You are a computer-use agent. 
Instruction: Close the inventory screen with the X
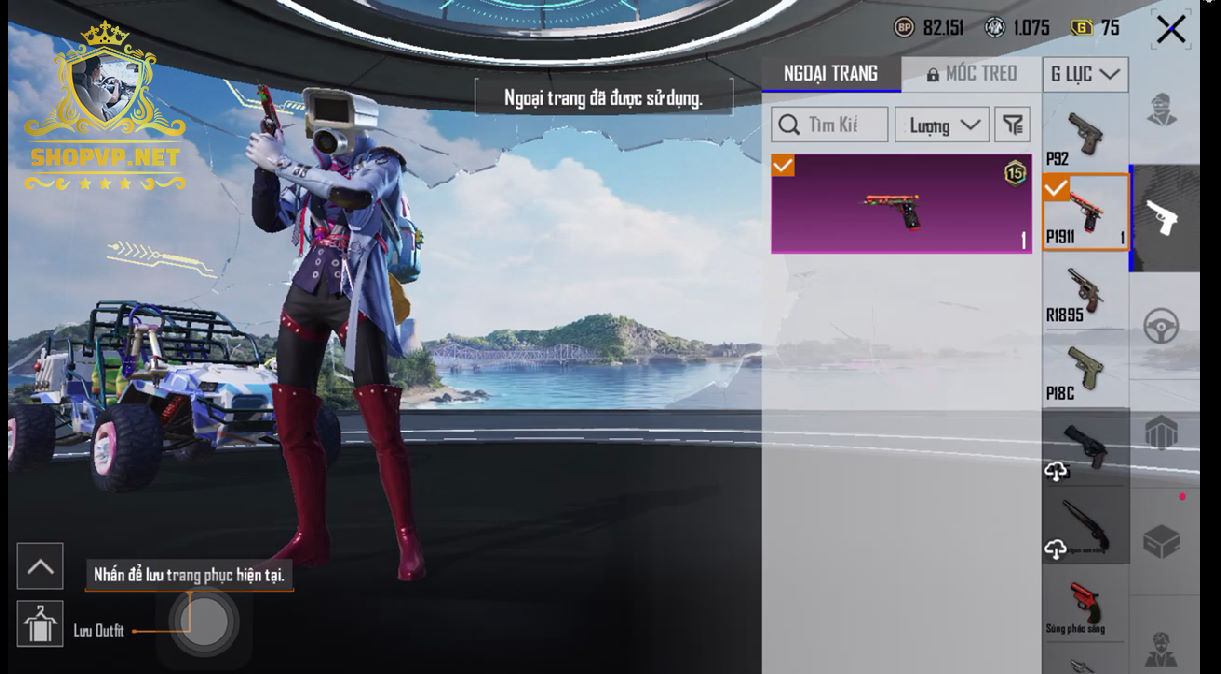[x=1170, y=30]
